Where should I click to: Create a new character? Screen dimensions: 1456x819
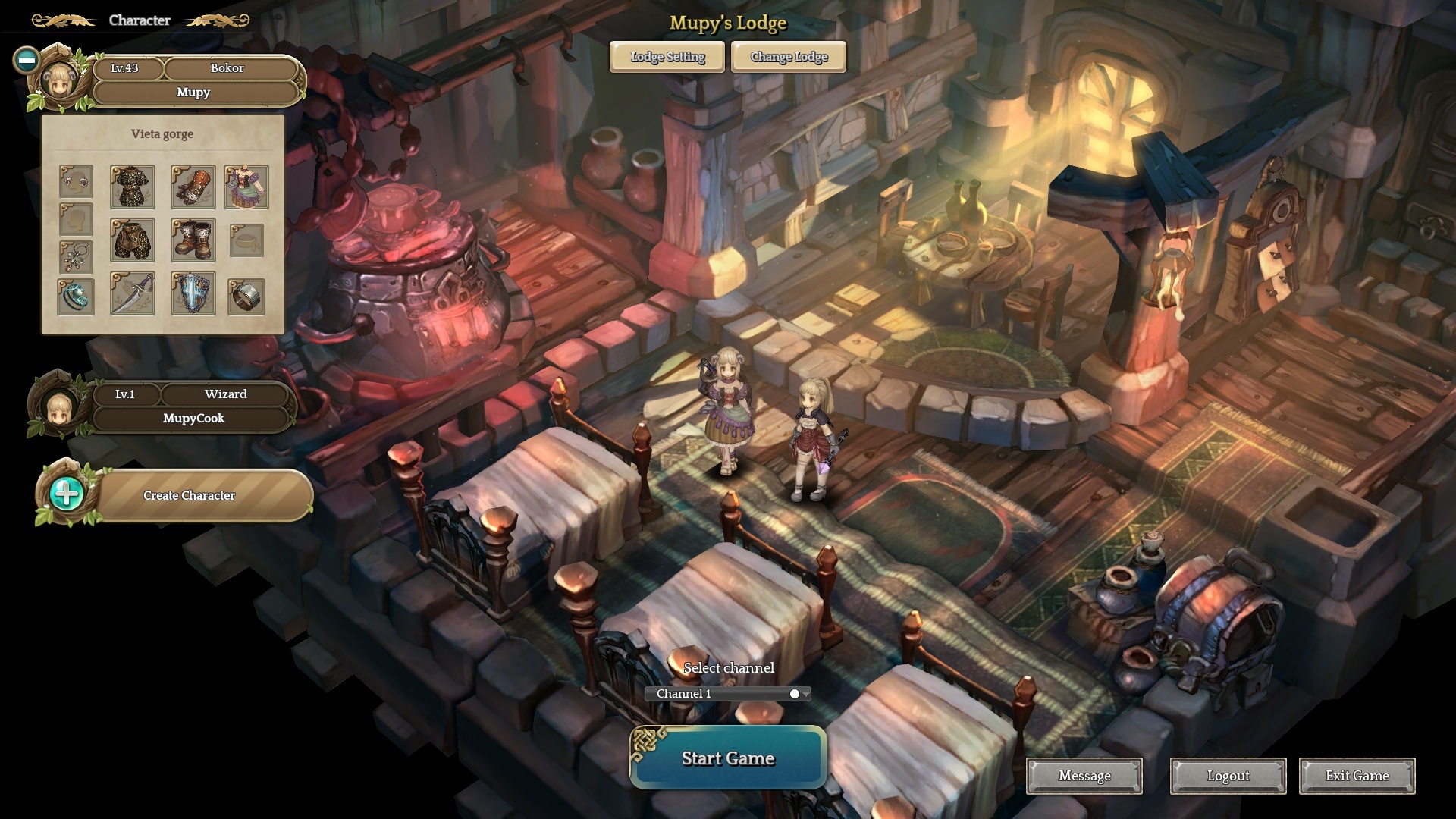190,495
